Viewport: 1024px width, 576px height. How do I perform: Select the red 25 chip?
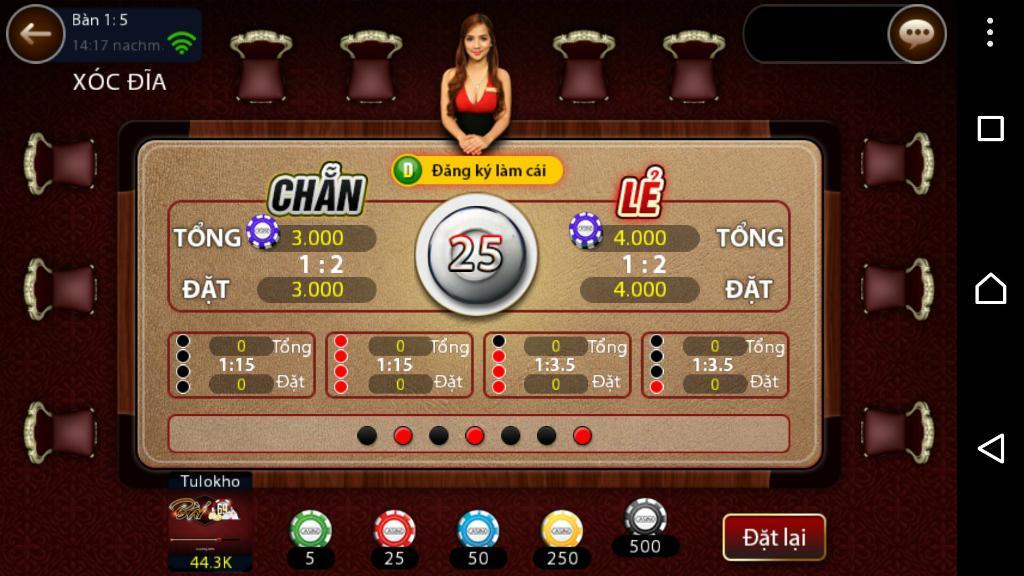point(394,530)
